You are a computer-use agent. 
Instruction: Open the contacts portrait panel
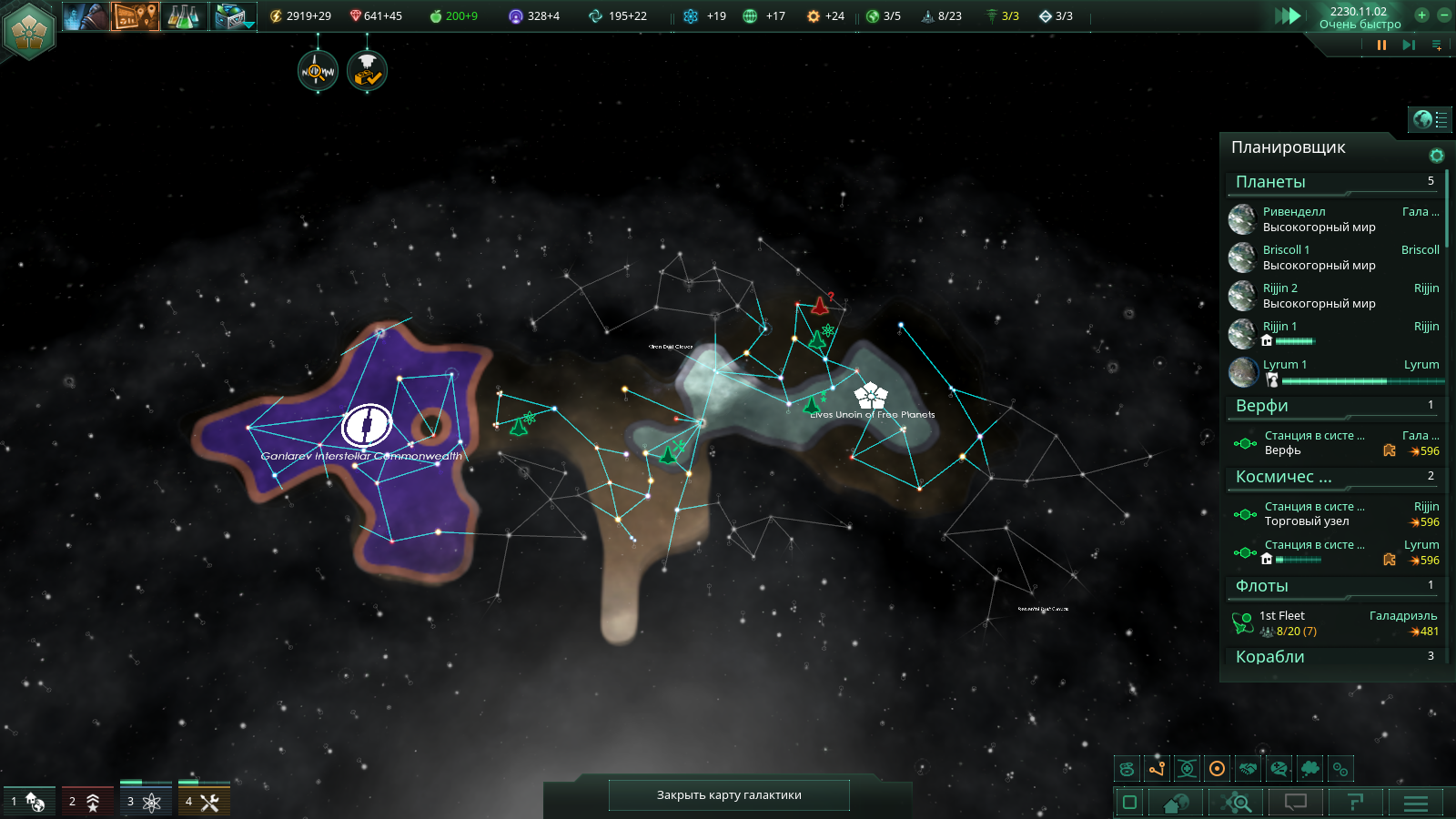[86, 15]
